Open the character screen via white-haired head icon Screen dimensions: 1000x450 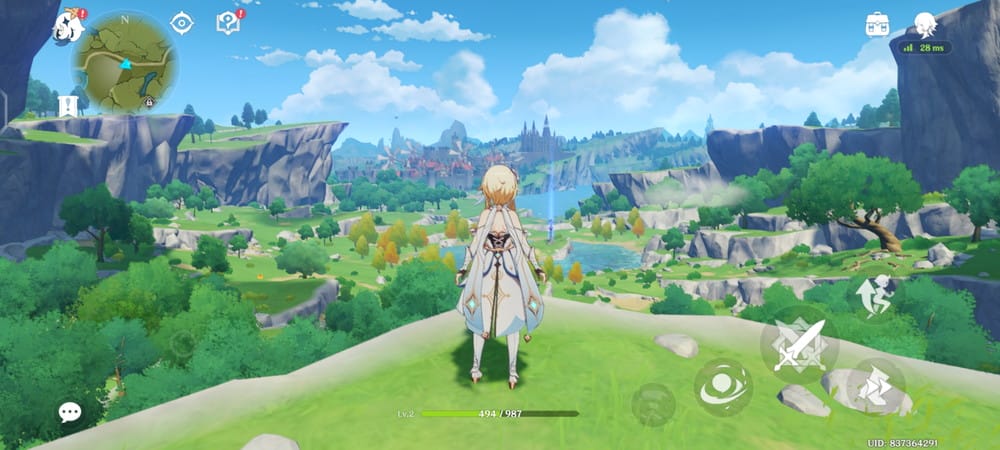click(925, 25)
